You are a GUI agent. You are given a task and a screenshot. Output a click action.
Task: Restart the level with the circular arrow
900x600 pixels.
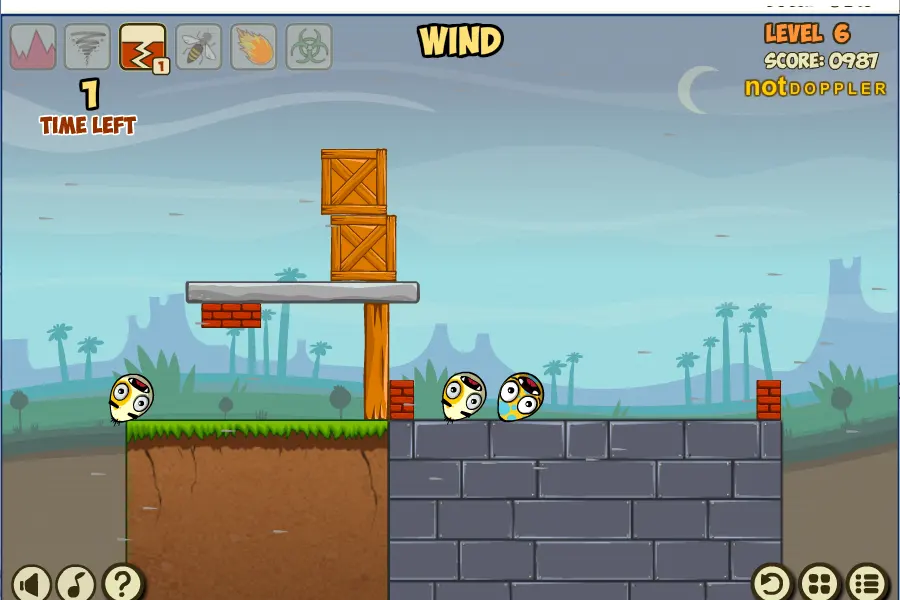[772, 582]
